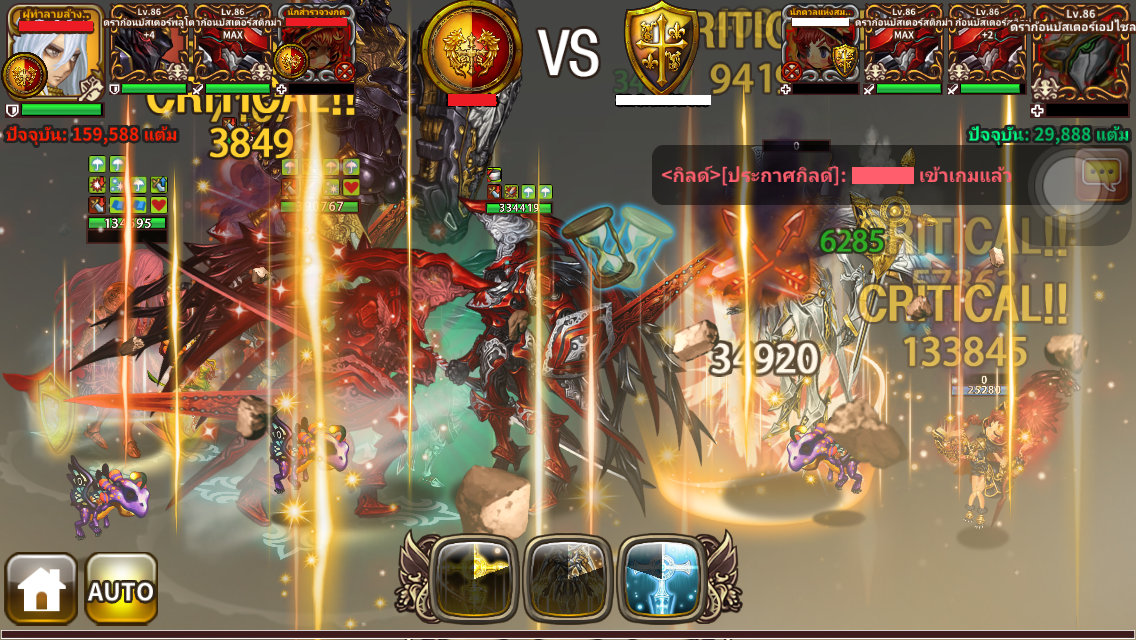Tap the home button

point(41,589)
